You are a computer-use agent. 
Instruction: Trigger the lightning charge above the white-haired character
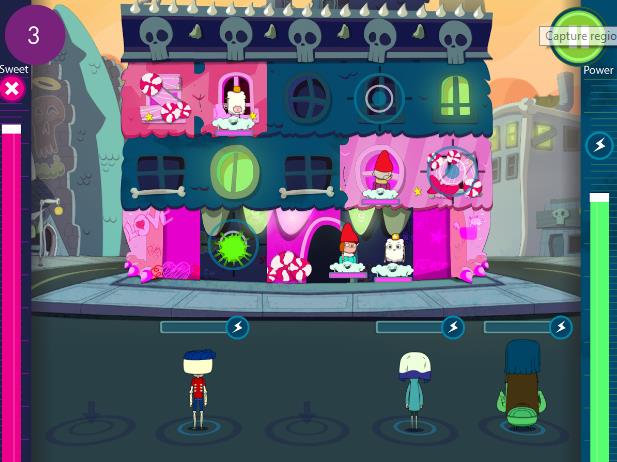point(453,327)
